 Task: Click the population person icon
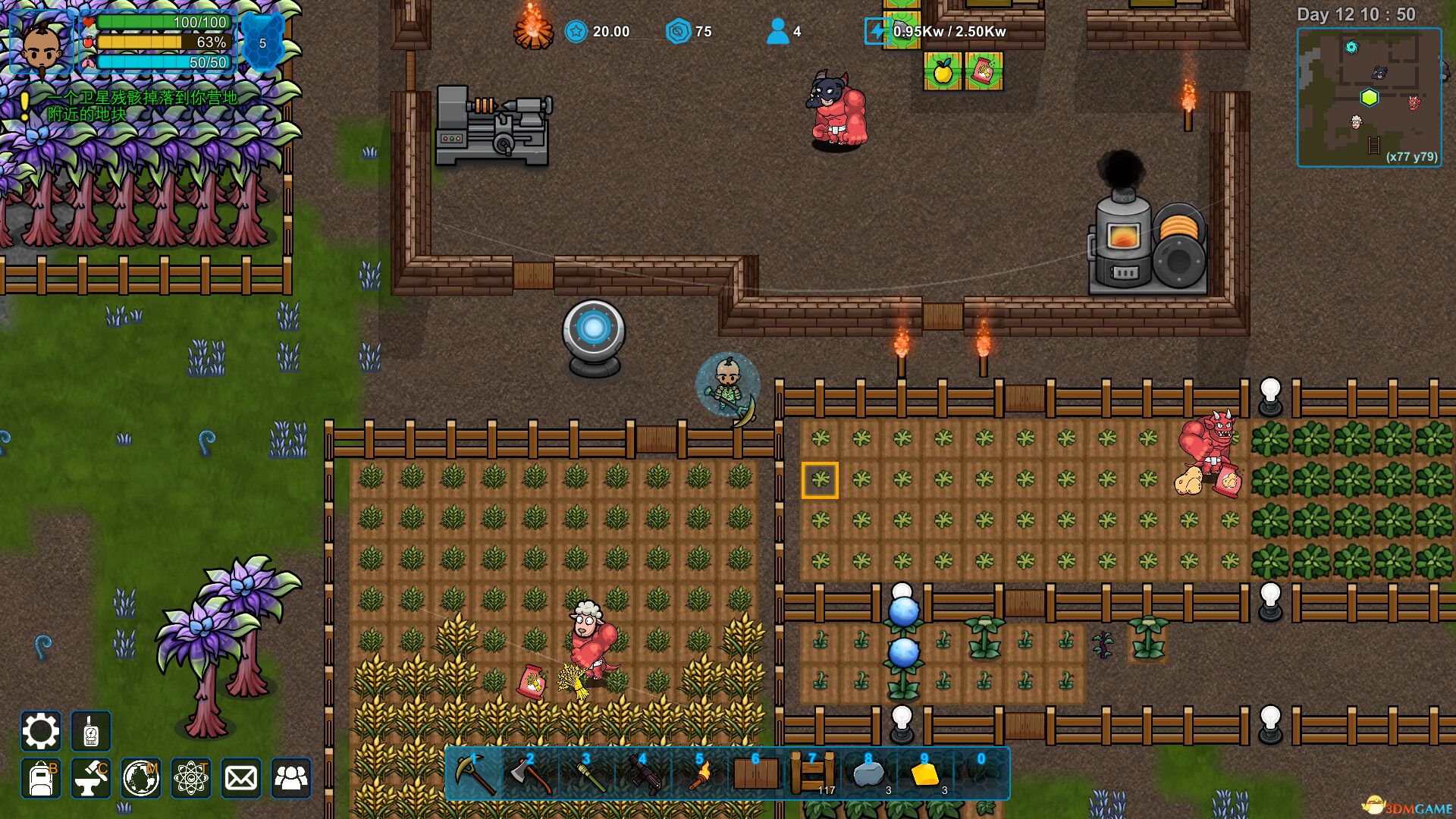tap(777, 32)
